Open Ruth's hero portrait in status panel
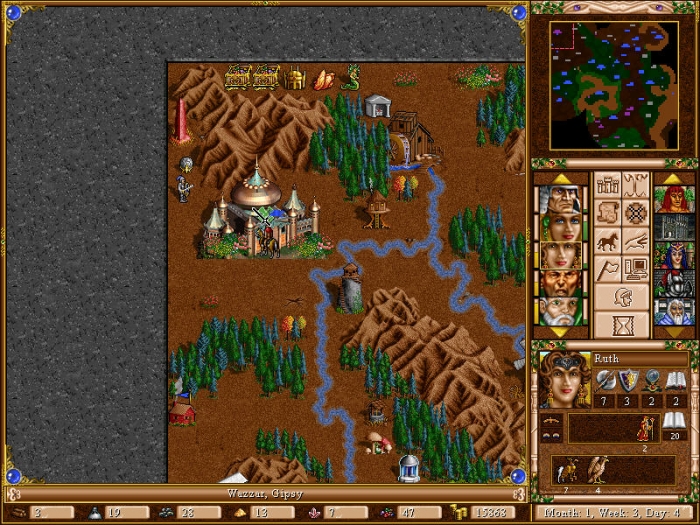The image size is (700, 525). 563,378
